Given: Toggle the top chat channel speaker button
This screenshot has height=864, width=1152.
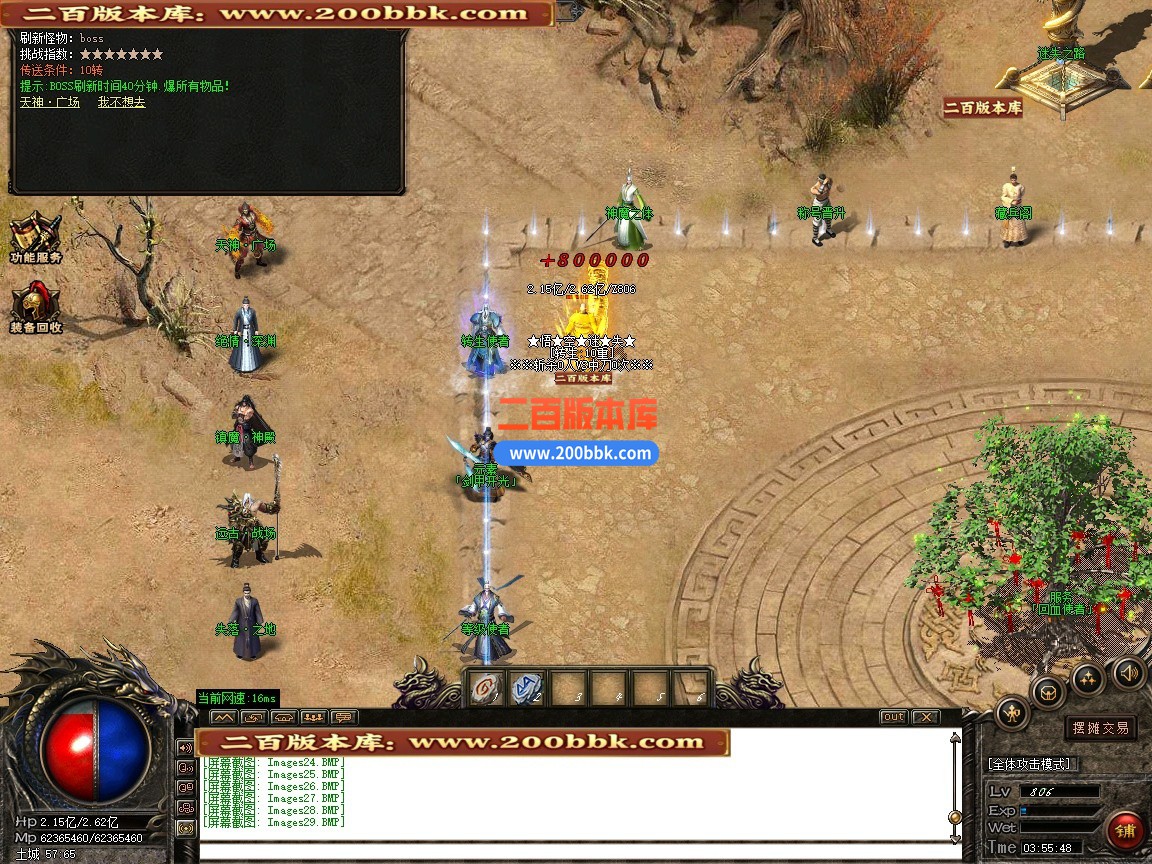Looking at the screenshot, I should [x=185, y=747].
